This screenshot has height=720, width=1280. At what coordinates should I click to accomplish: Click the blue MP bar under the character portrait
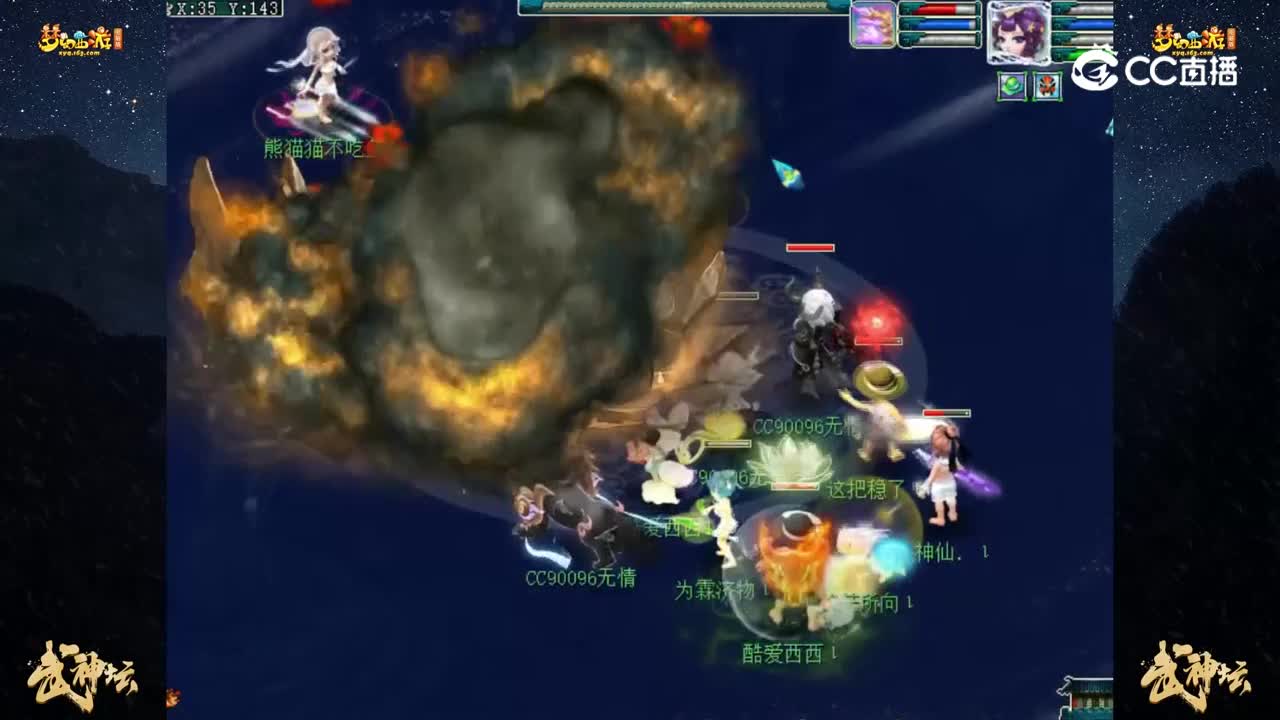pos(1087,24)
